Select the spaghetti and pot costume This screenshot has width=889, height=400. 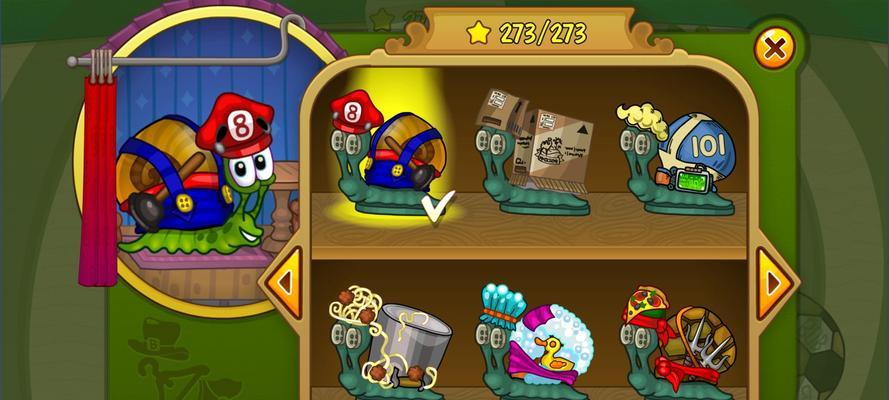click(x=390, y=340)
